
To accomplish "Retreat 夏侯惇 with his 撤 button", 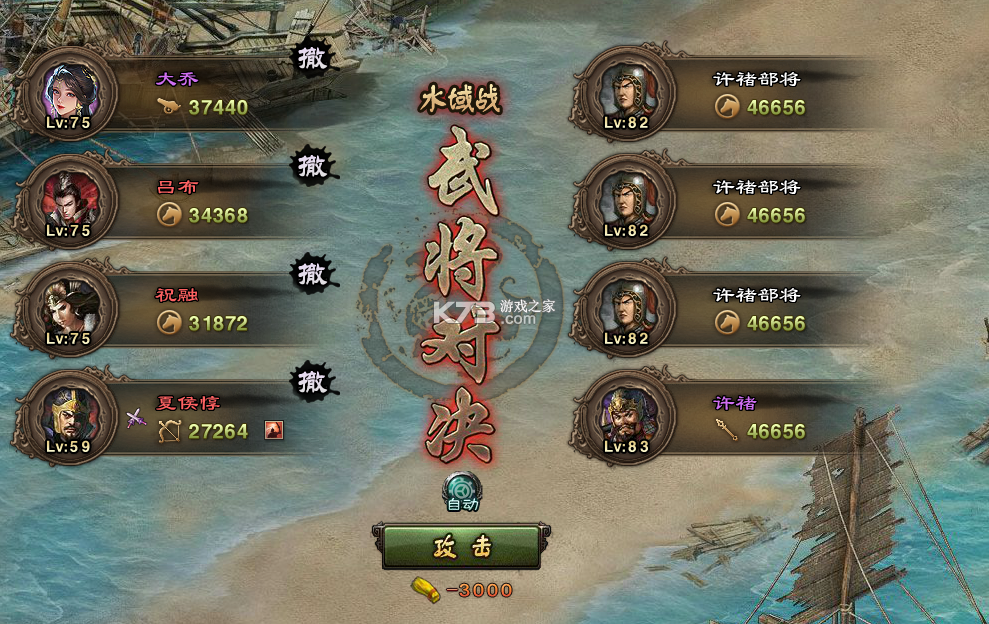I will [x=312, y=380].
